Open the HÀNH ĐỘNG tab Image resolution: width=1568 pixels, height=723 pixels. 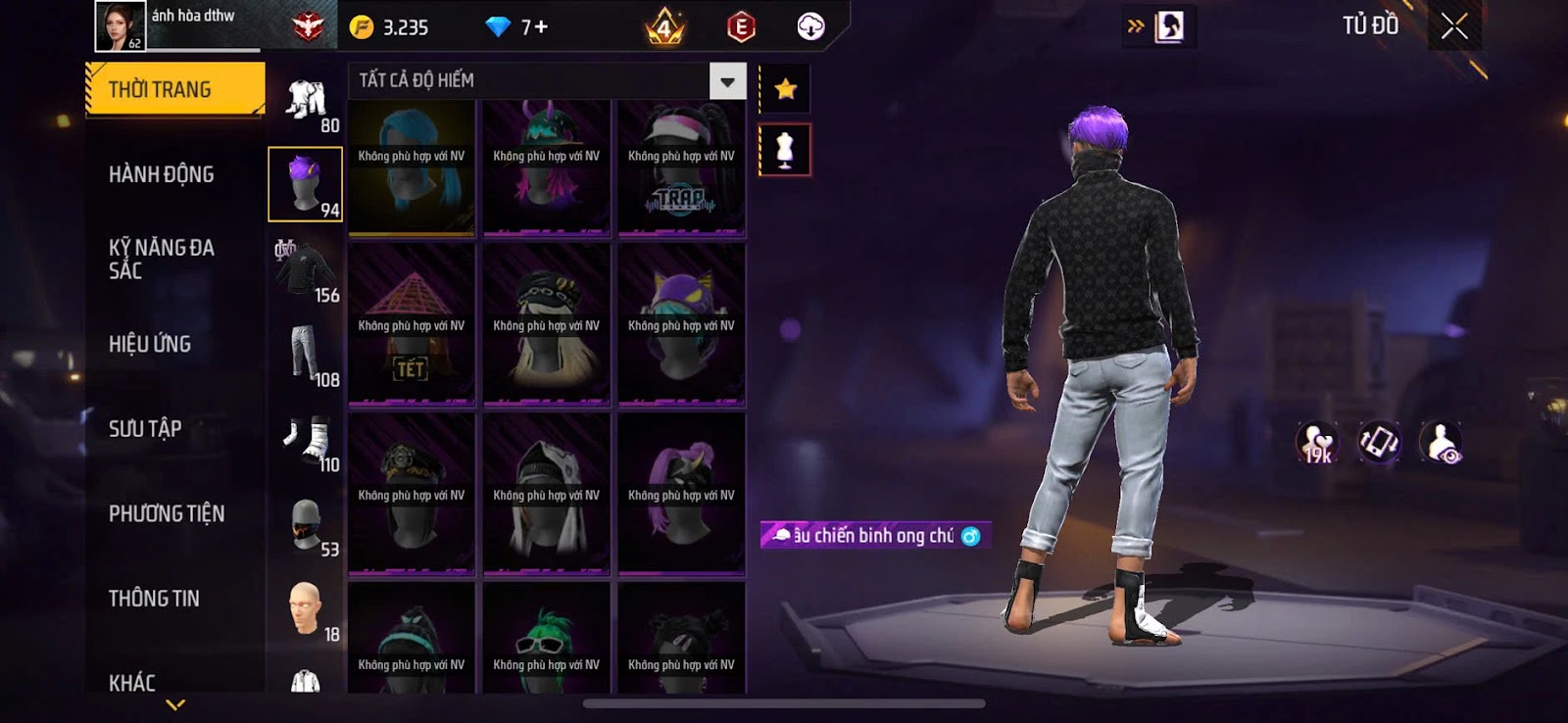(x=162, y=174)
